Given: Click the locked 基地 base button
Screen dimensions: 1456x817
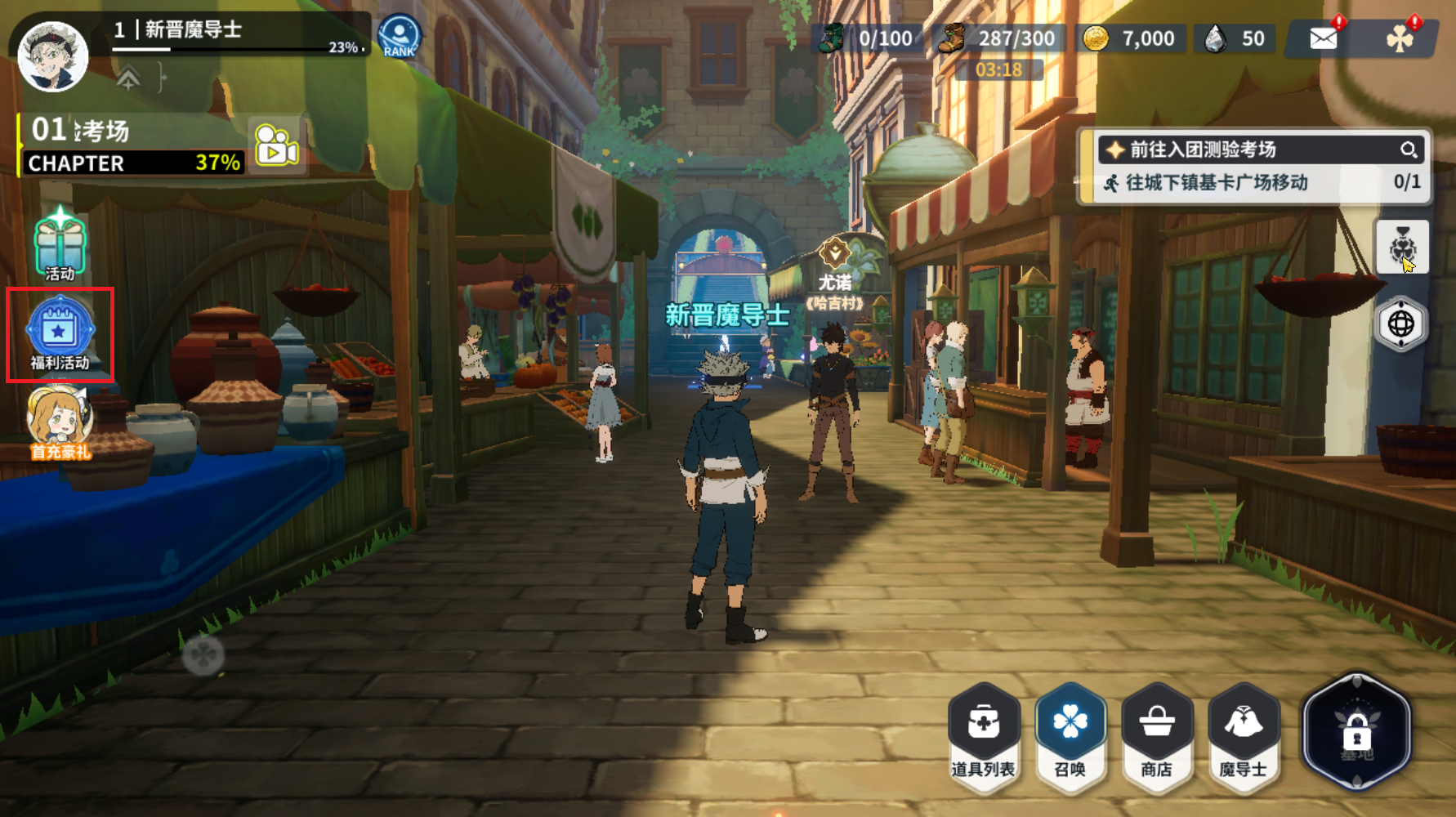Looking at the screenshot, I should (x=1356, y=733).
